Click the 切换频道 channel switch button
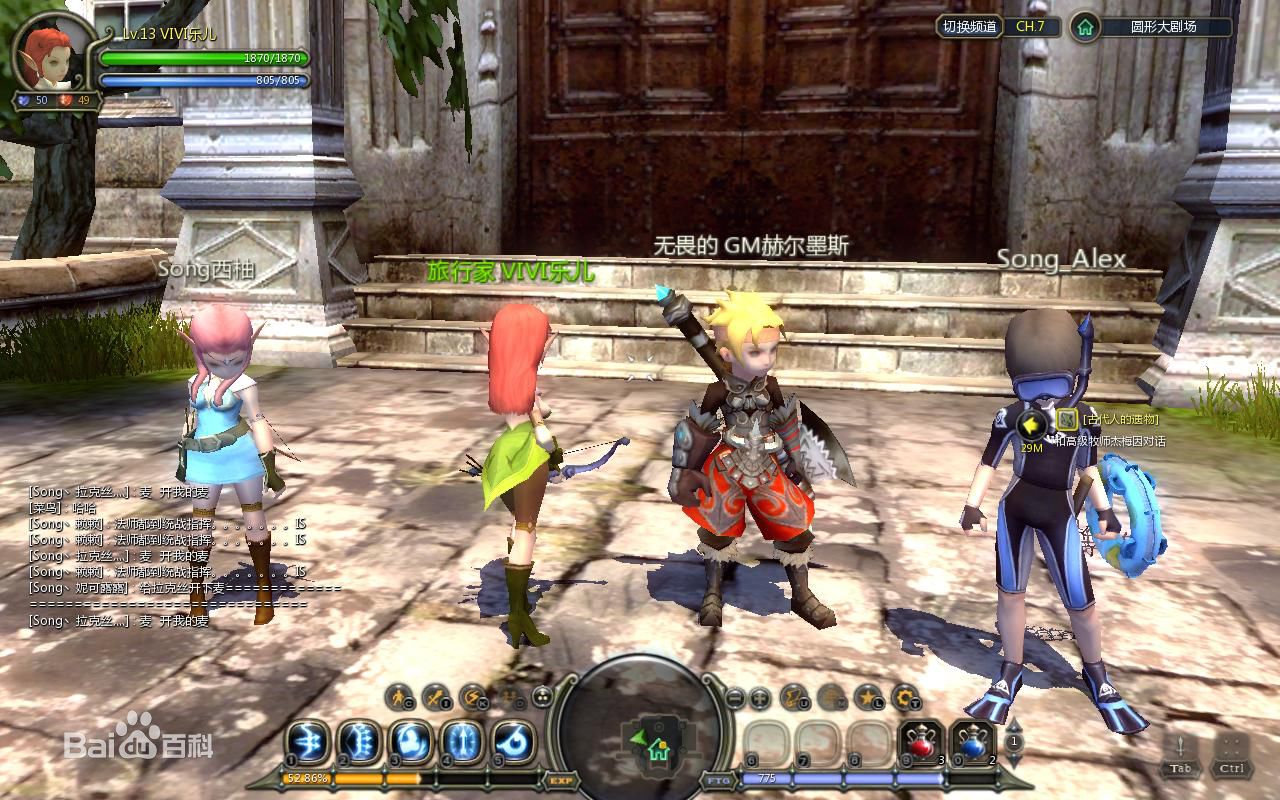The height and width of the screenshot is (800, 1280). click(x=970, y=27)
